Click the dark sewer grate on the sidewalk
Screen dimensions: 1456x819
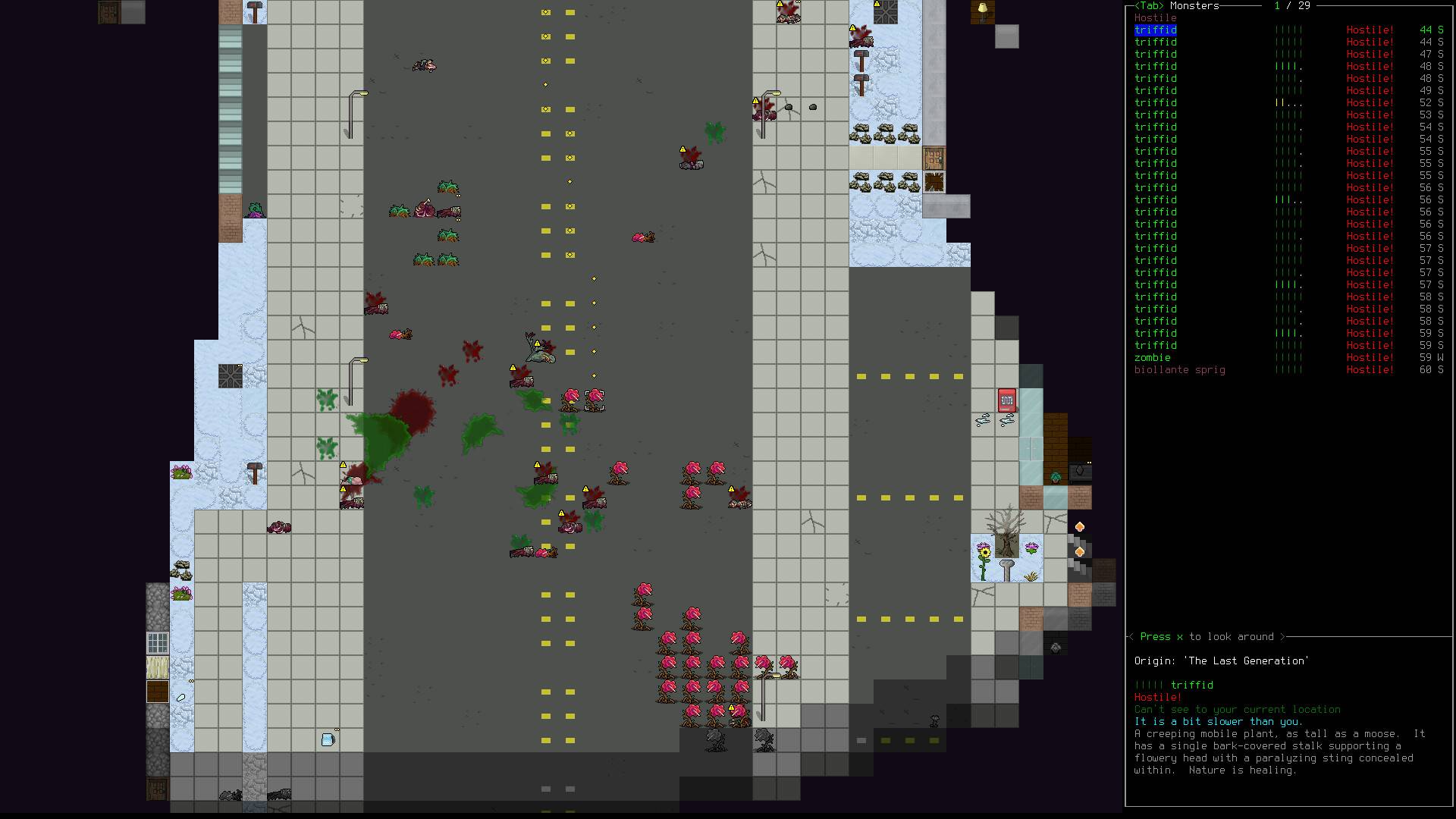click(x=230, y=376)
